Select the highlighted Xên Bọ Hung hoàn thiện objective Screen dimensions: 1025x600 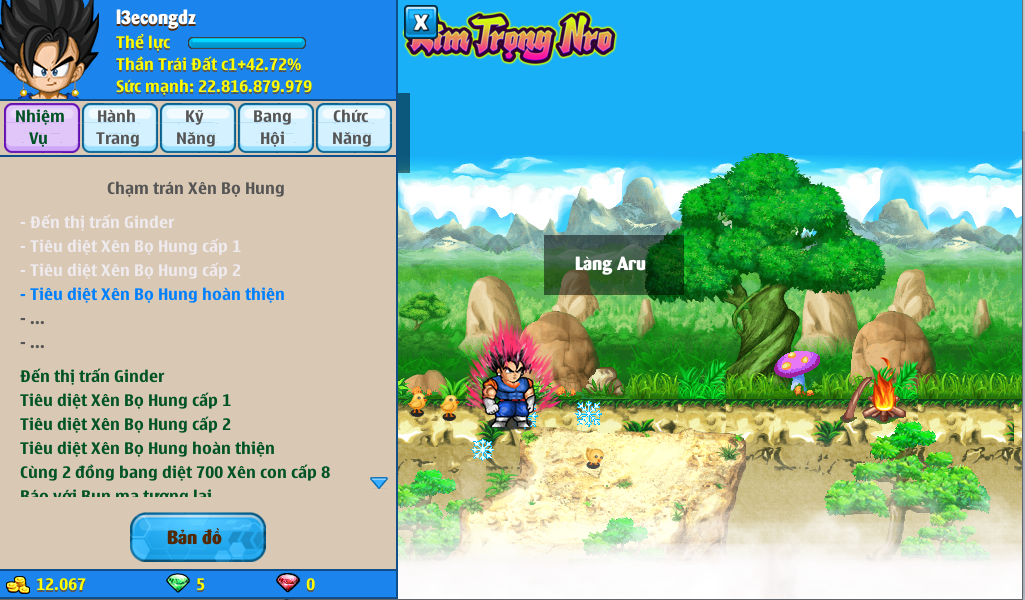pyautogui.click(x=156, y=294)
